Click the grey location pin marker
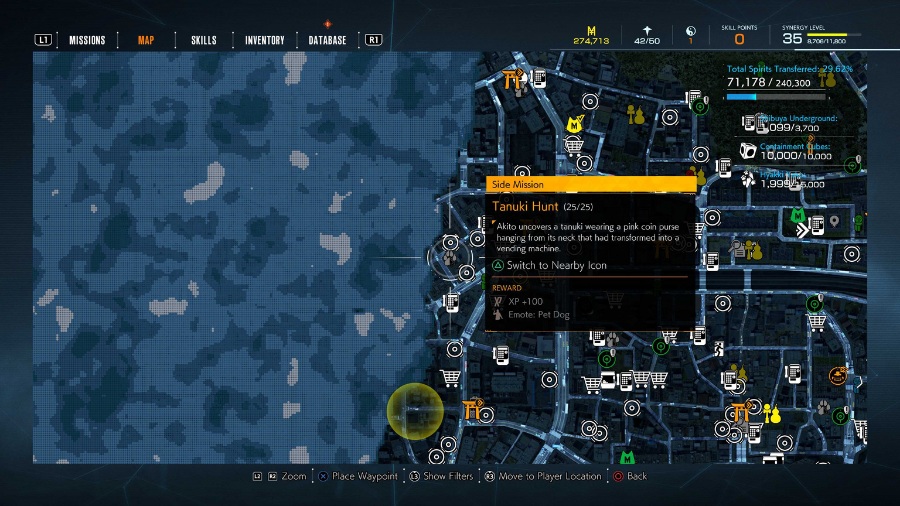 (x=834, y=221)
